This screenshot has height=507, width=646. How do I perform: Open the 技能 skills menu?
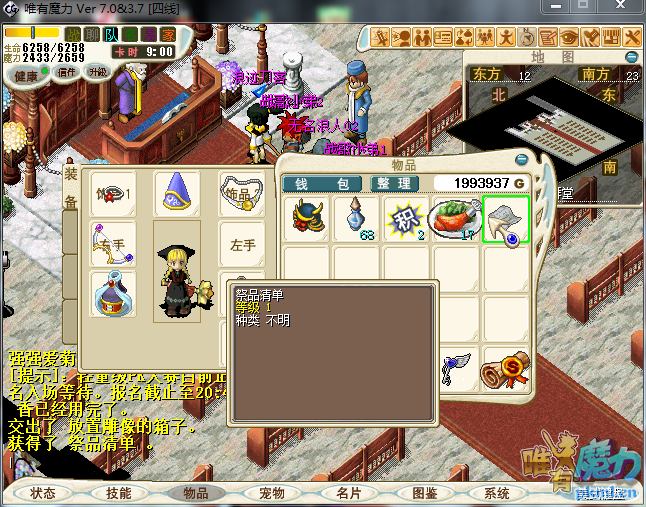pyautogui.click(x=118, y=493)
